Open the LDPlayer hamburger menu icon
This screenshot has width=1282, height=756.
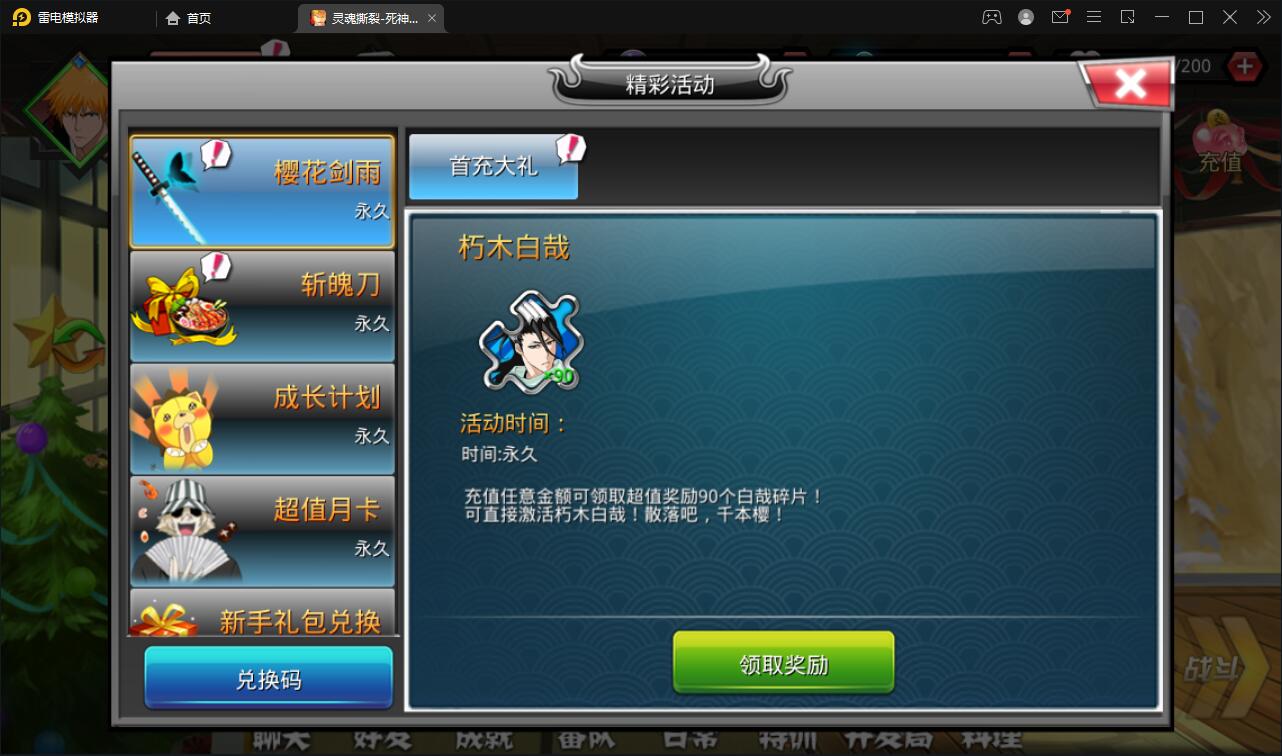click(1094, 17)
